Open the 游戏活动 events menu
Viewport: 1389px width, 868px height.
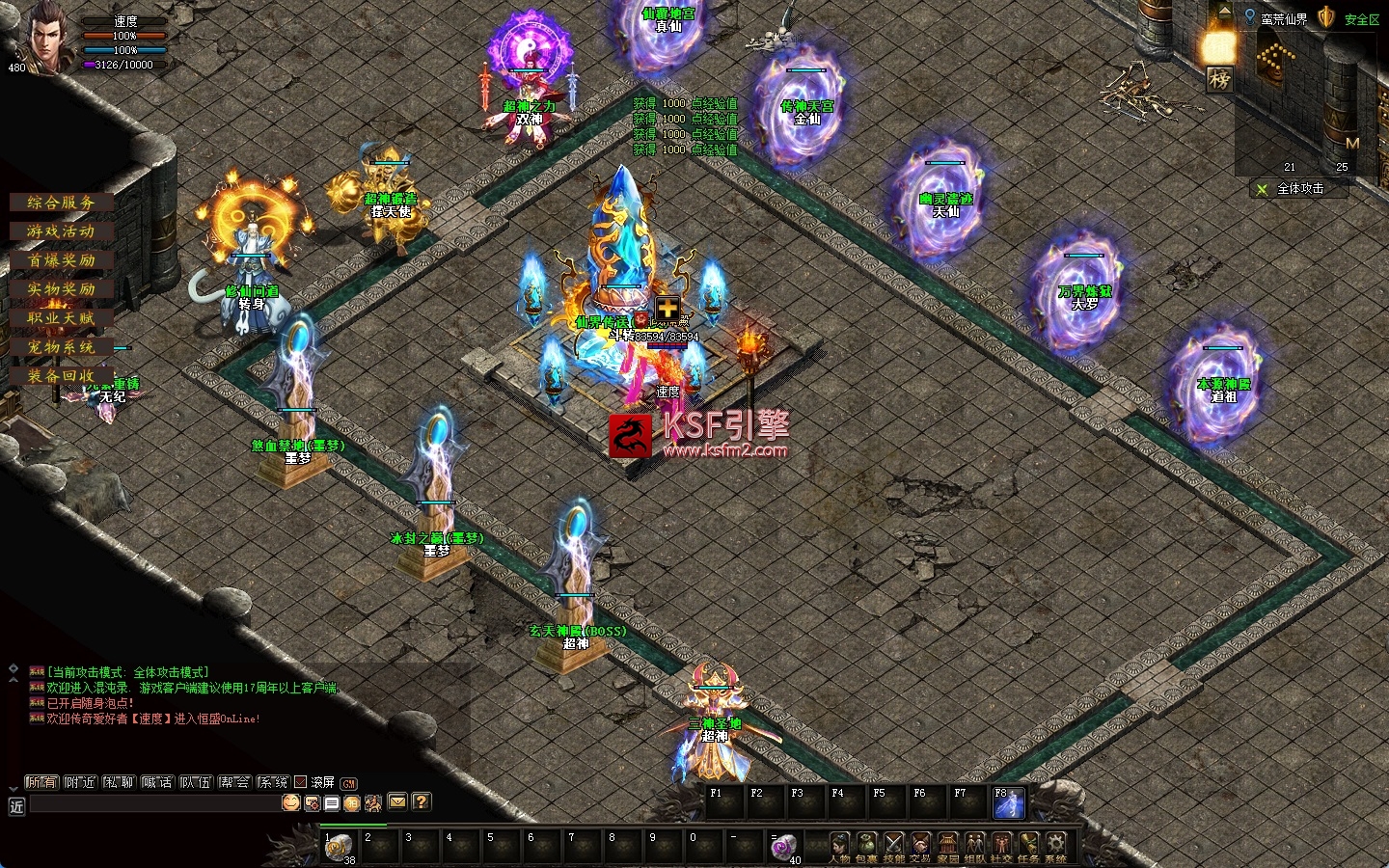pyautogui.click(x=61, y=231)
